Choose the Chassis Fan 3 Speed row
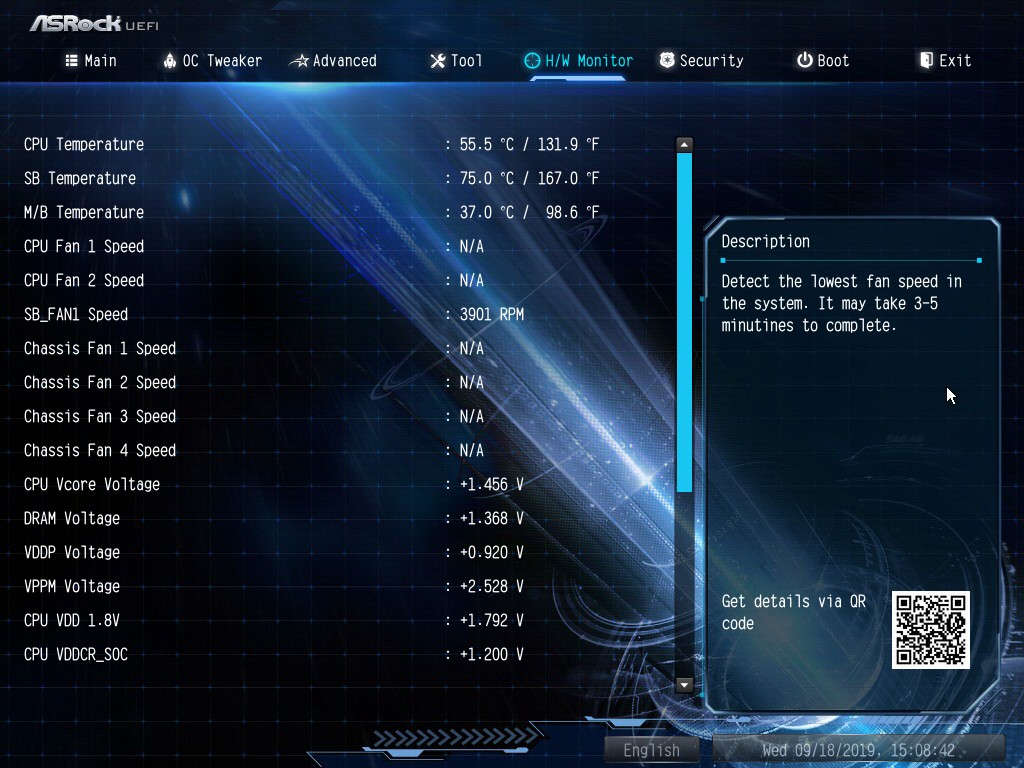Screen dimensions: 1024x768 (100, 416)
